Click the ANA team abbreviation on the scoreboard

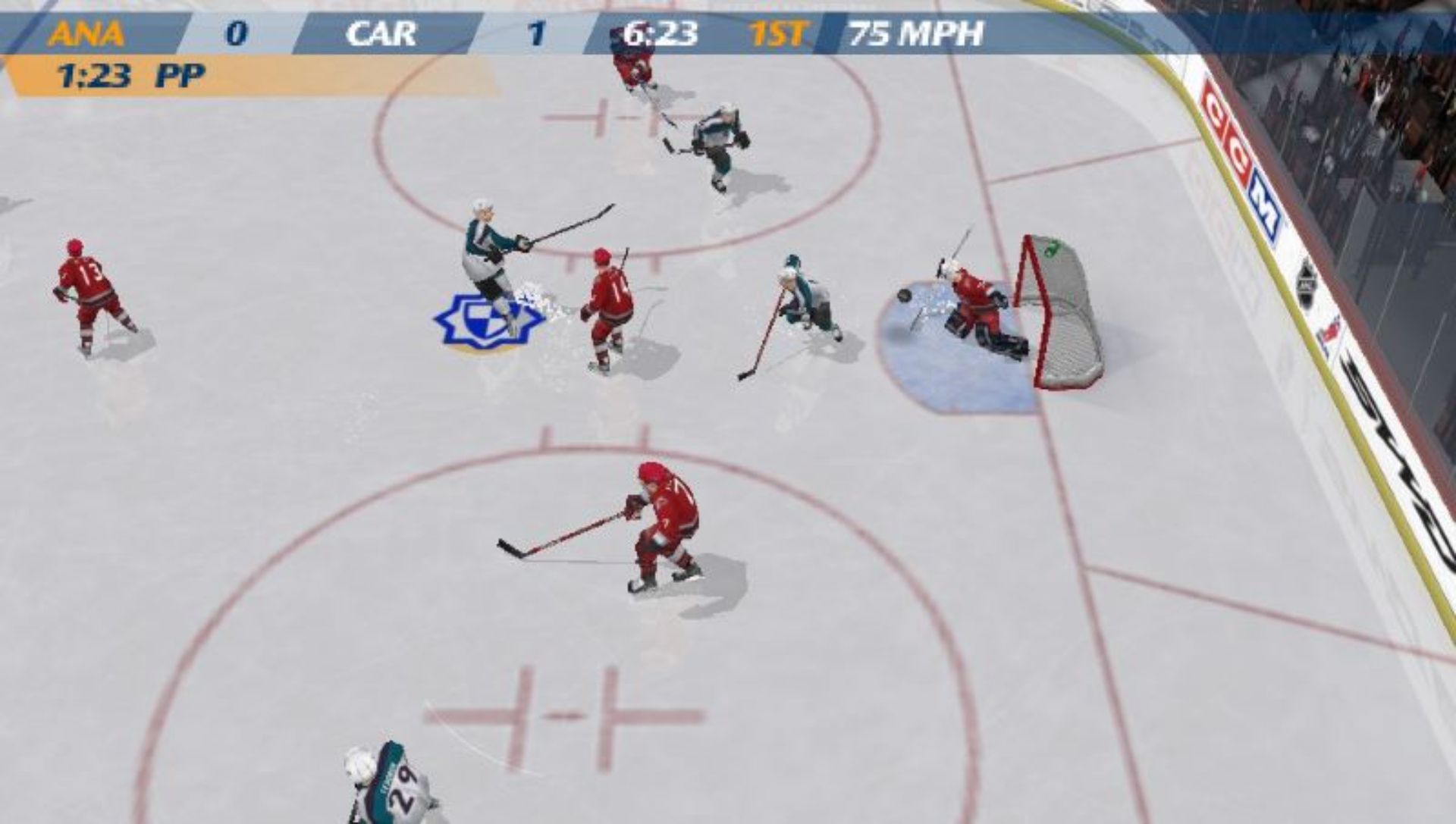(x=86, y=33)
